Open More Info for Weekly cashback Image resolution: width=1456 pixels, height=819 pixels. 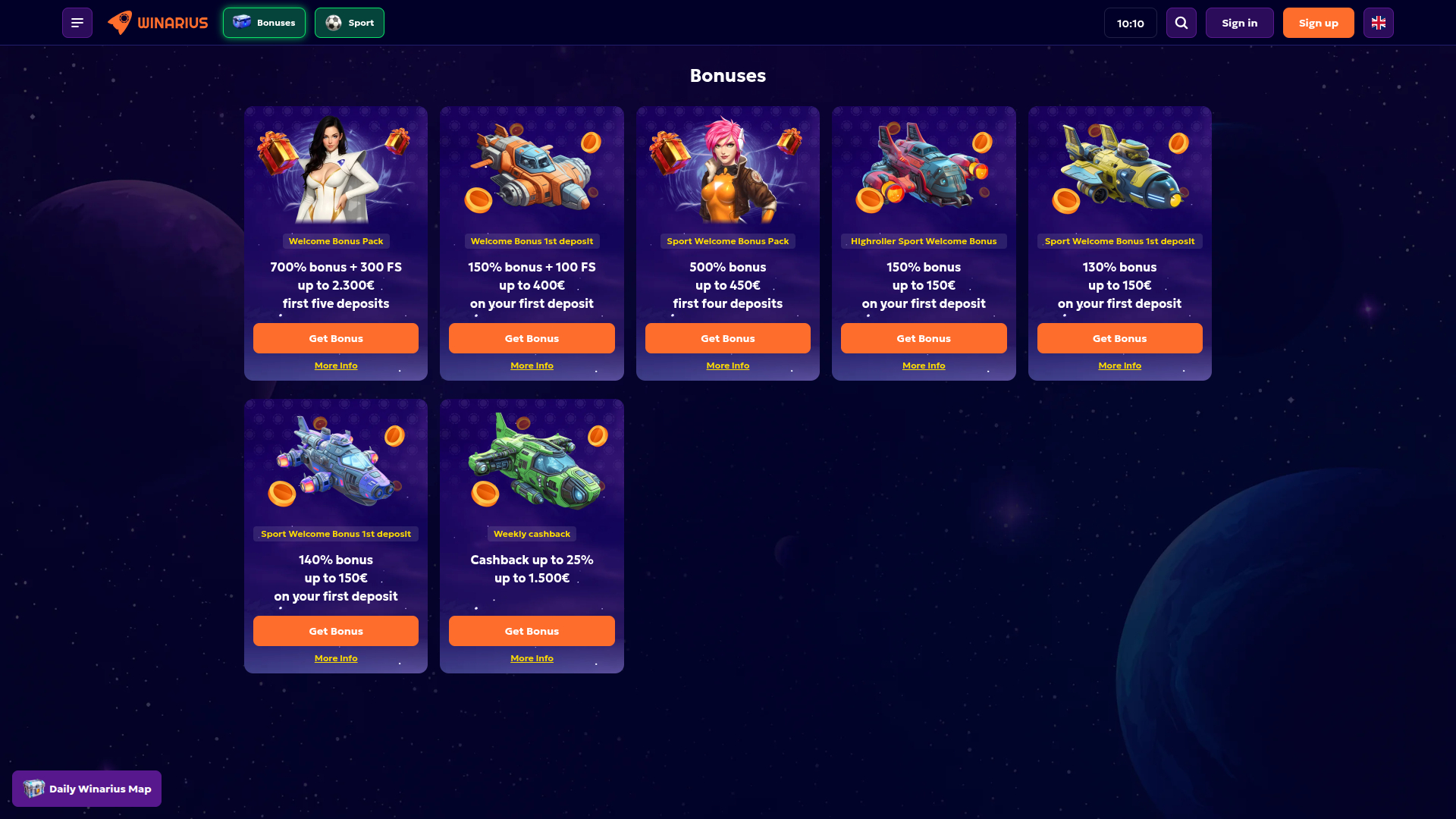coord(532,657)
